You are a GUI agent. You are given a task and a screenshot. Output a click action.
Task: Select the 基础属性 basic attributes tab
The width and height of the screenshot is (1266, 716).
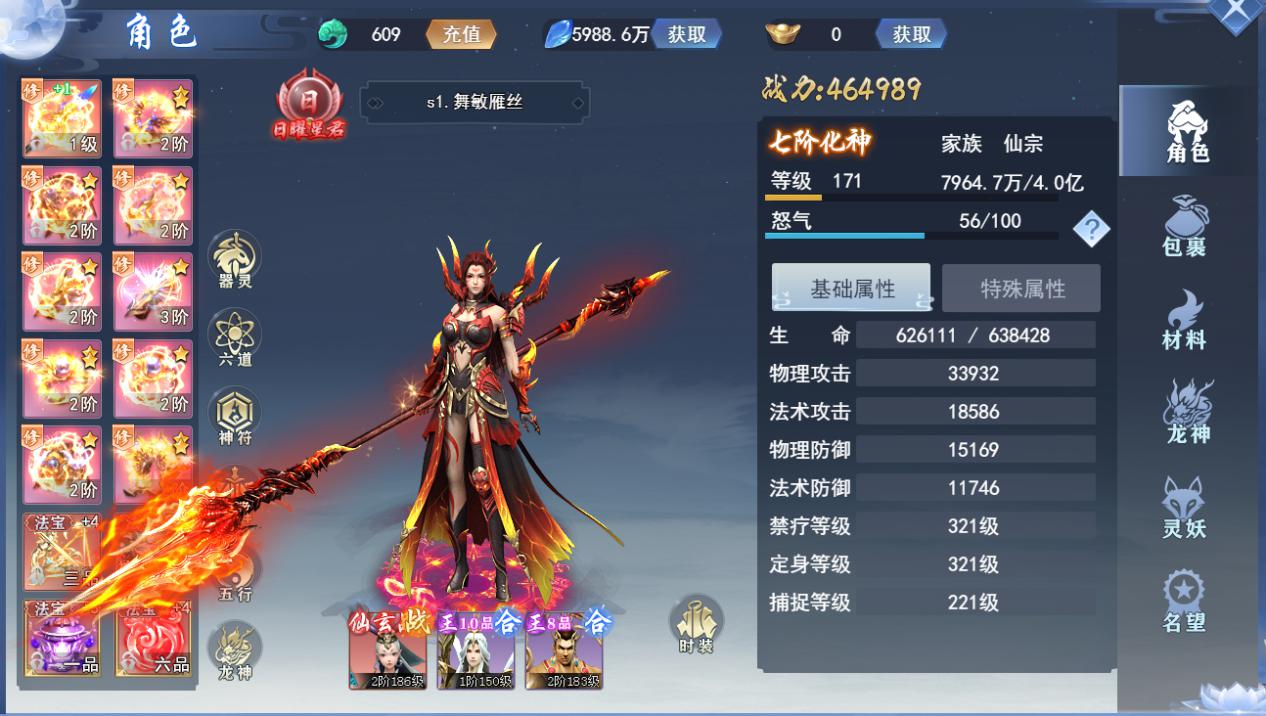(851, 288)
